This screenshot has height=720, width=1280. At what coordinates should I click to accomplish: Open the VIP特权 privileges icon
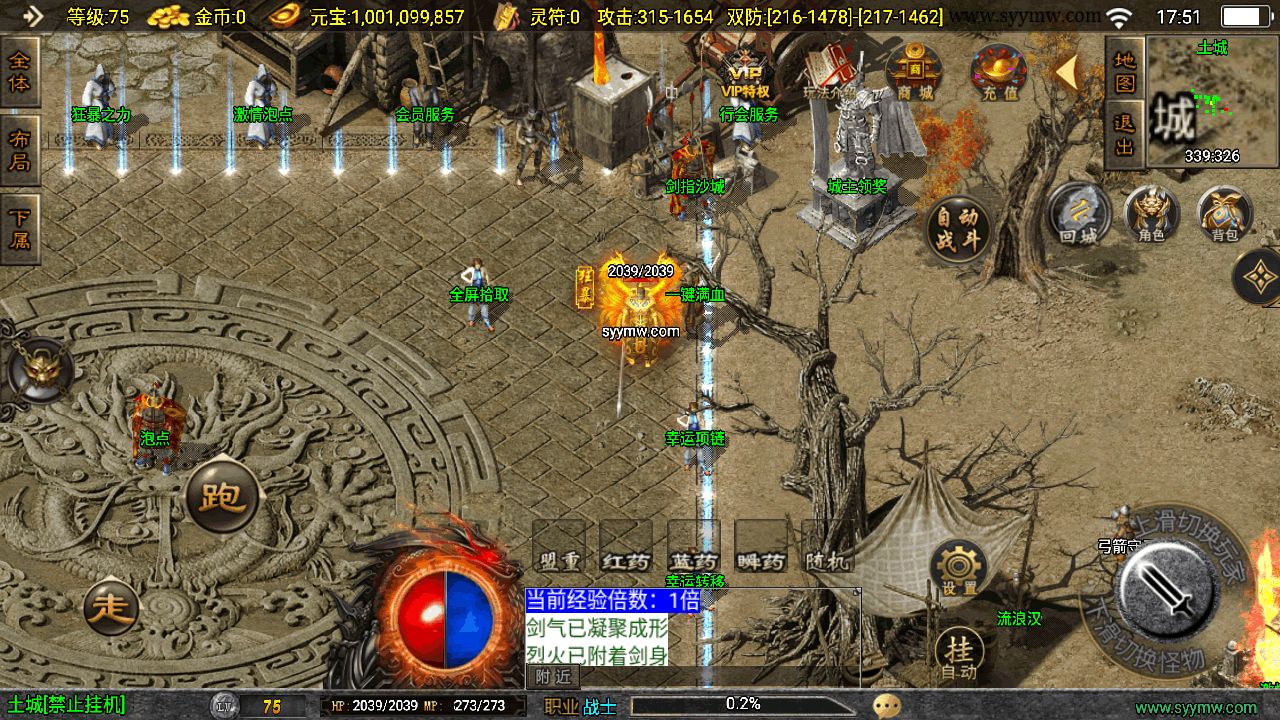click(x=746, y=72)
